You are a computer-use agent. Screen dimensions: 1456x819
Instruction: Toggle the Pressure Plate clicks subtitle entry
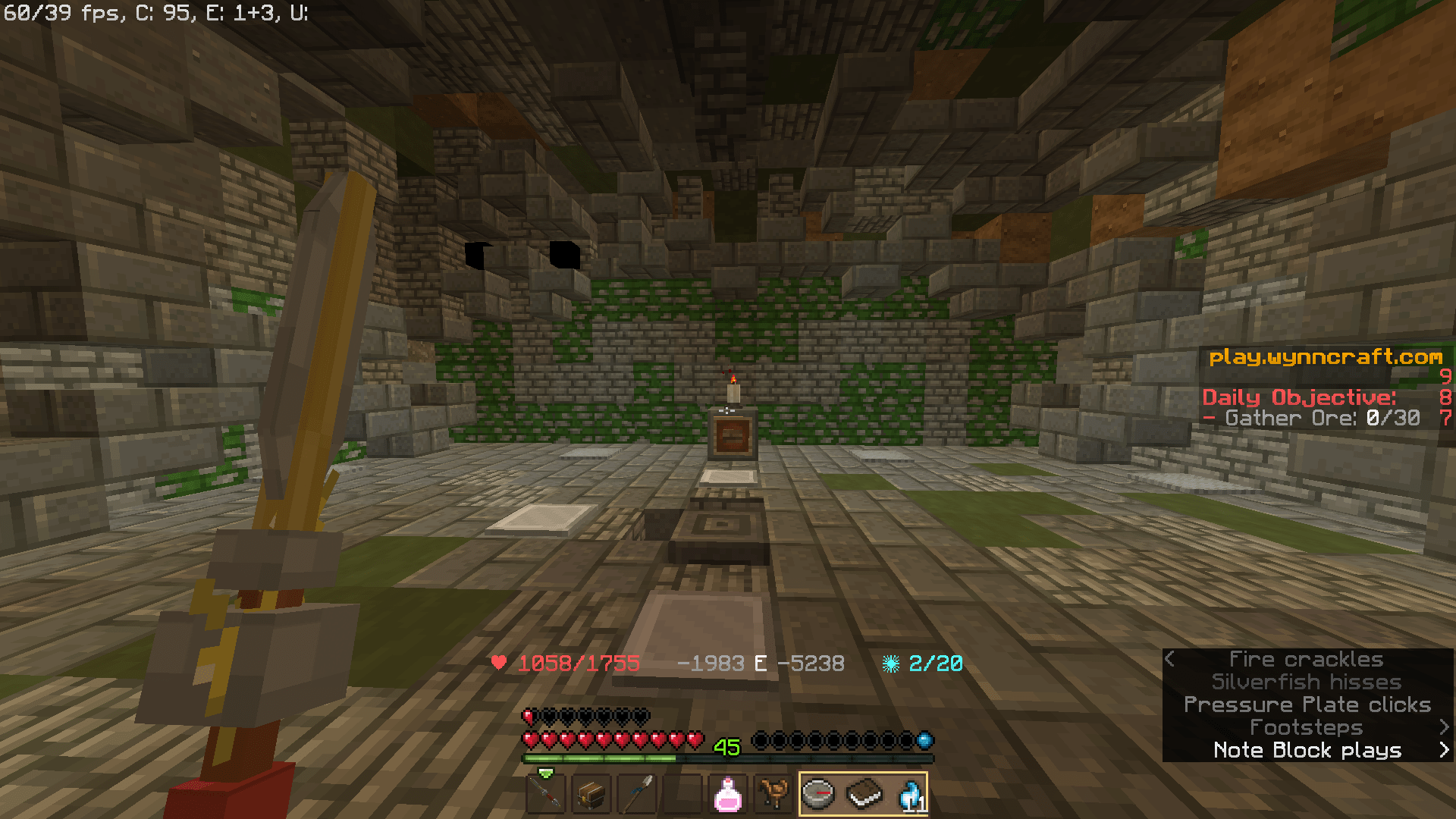(x=1307, y=704)
